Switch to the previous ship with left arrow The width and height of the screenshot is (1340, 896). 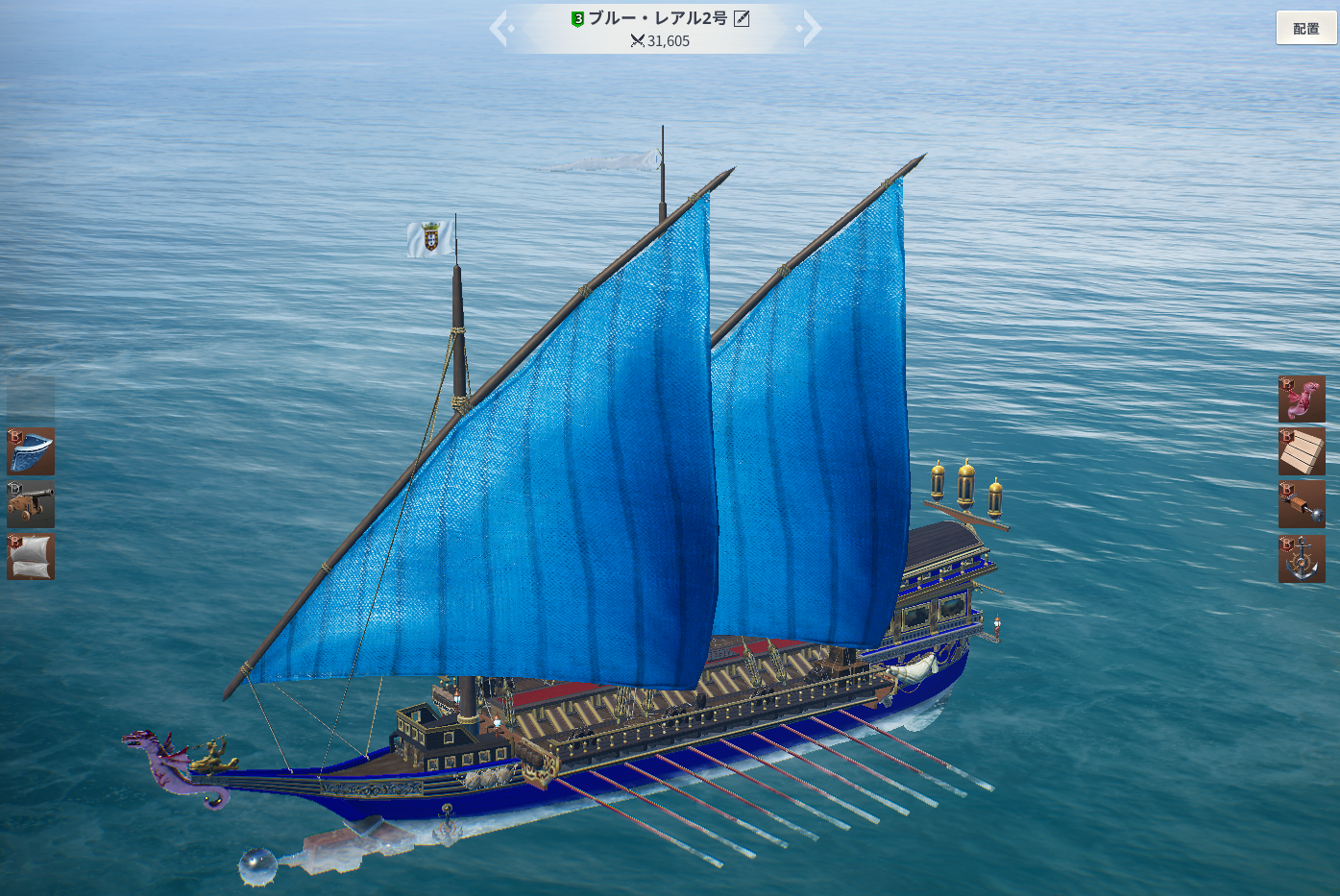(x=499, y=28)
